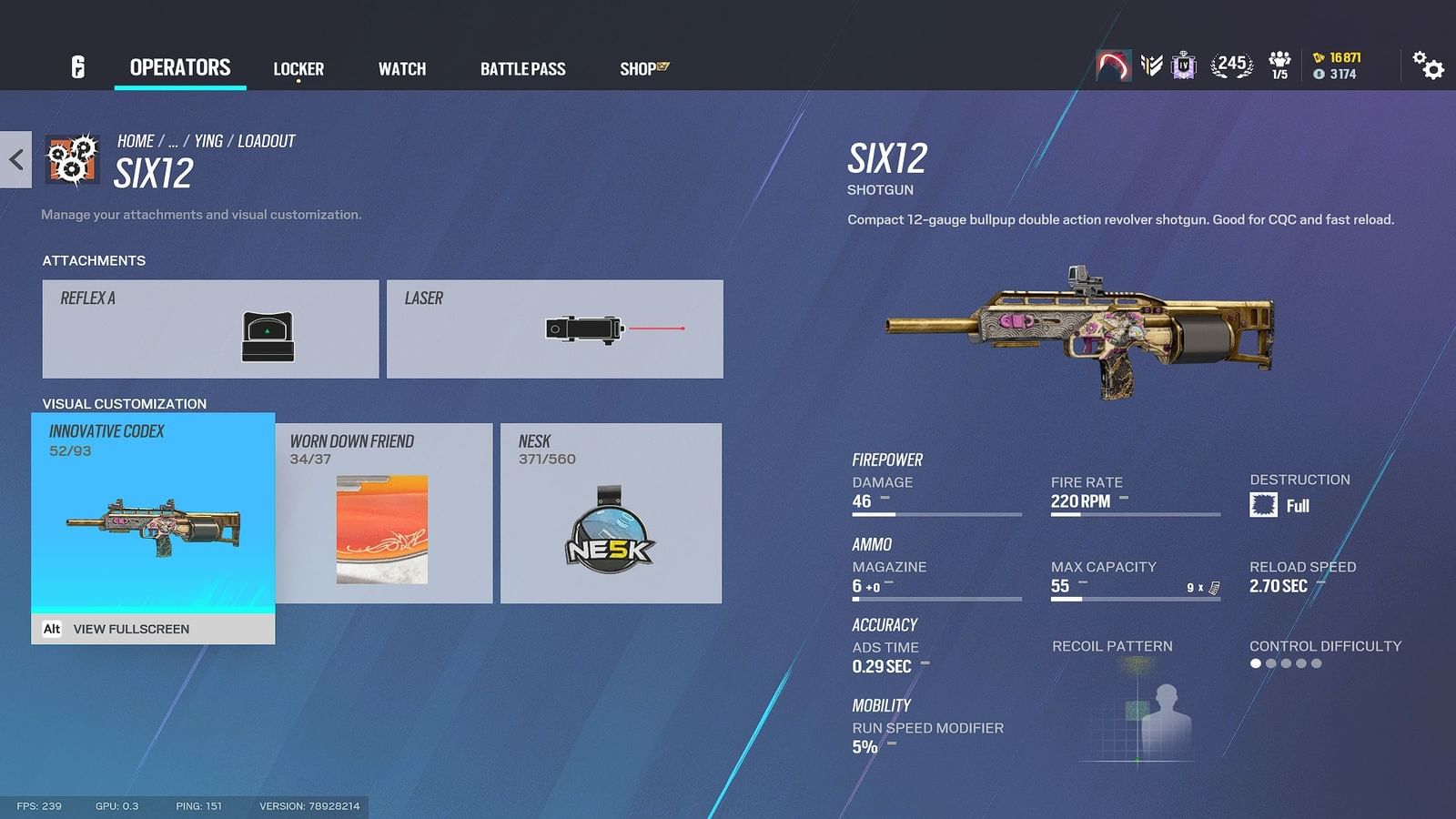View the level 245 laurel emblem
Image resolution: width=1456 pixels, height=819 pixels.
coord(1230,65)
